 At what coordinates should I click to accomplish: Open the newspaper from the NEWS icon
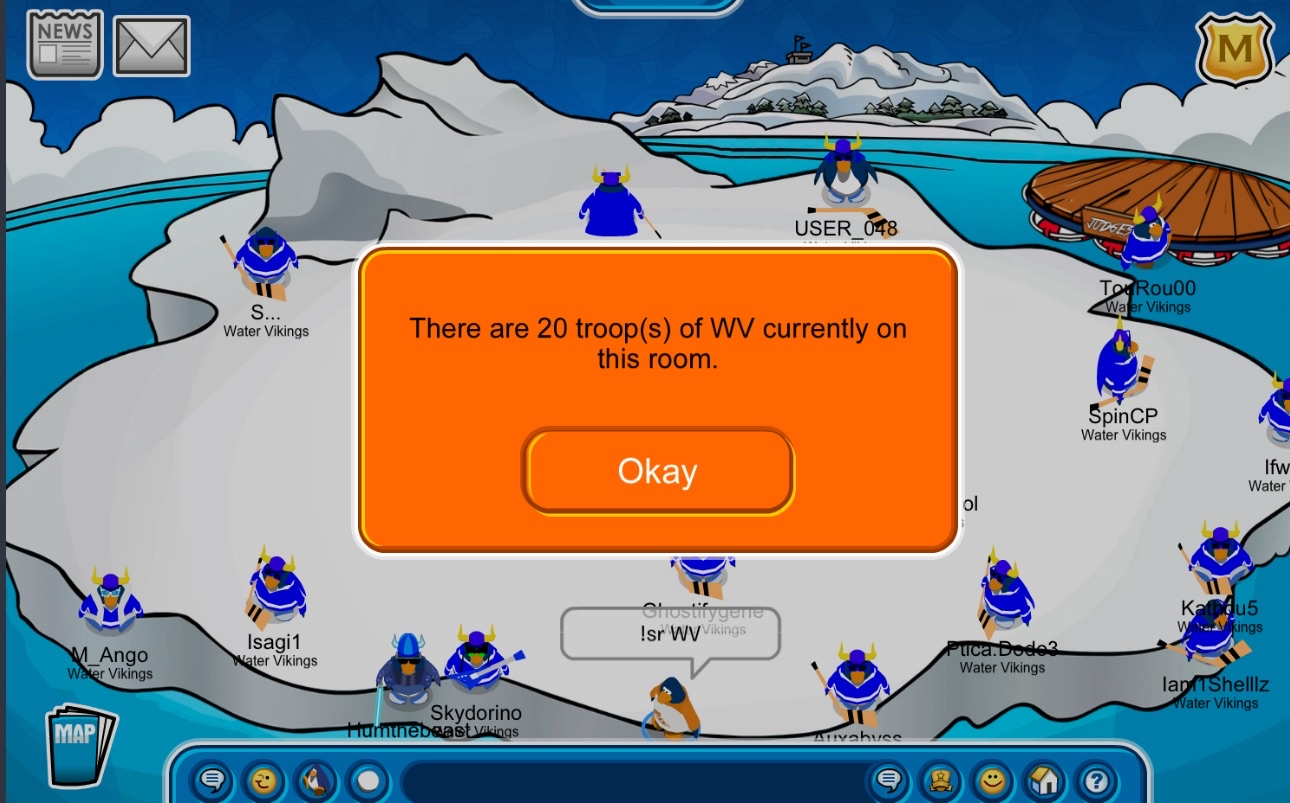point(65,44)
